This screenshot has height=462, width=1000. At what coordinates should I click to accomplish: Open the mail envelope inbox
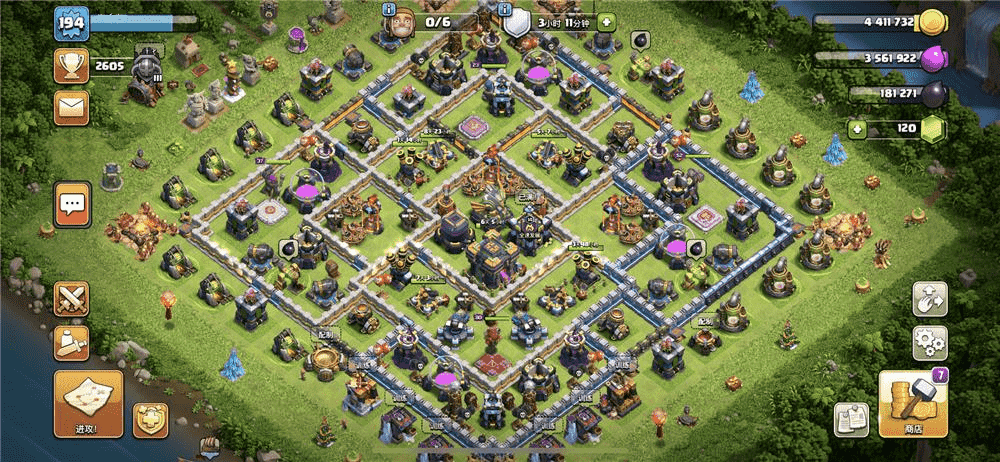tap(71, 105)
